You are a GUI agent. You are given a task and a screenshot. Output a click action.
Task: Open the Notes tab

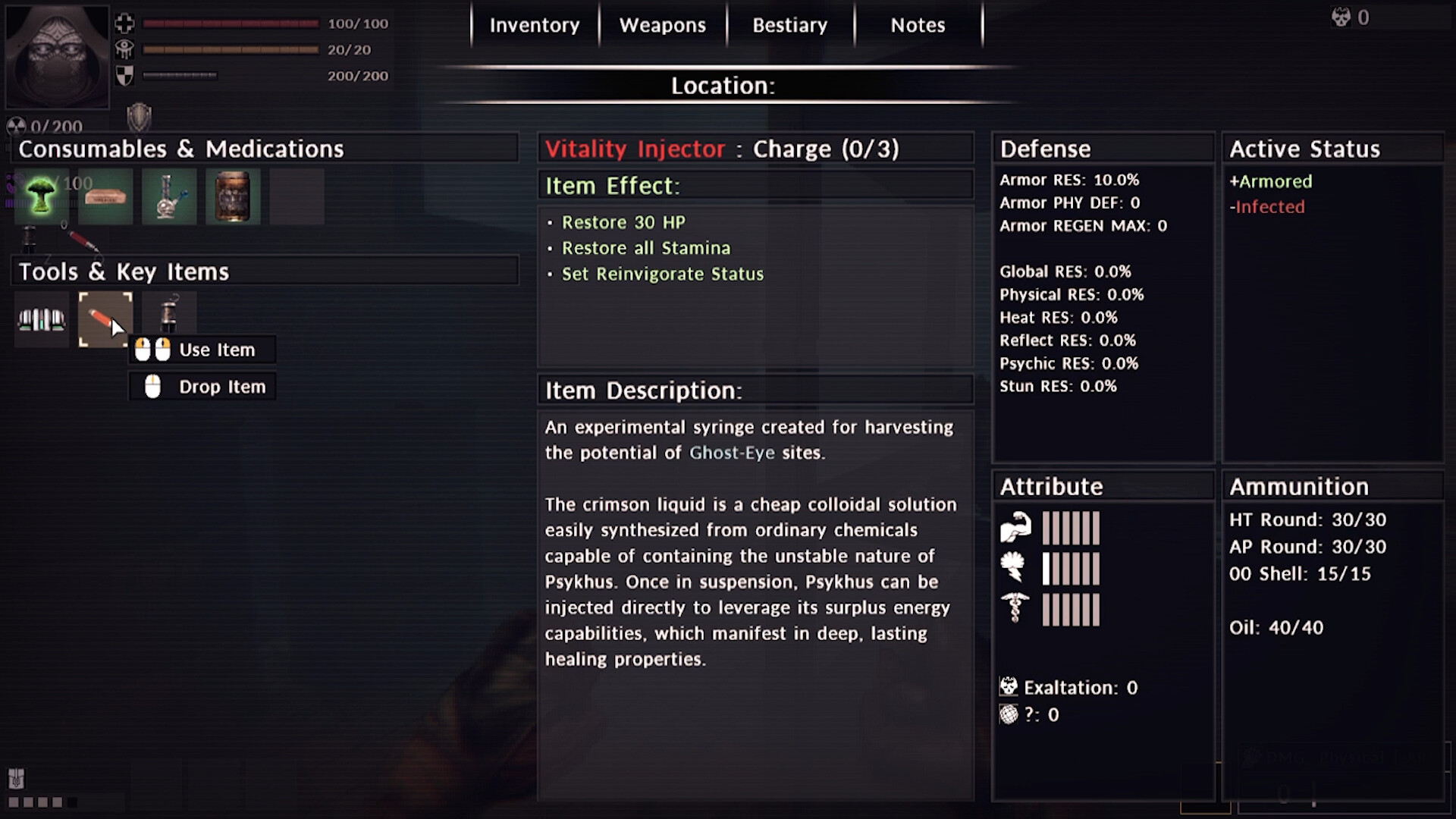pos(917,24)
